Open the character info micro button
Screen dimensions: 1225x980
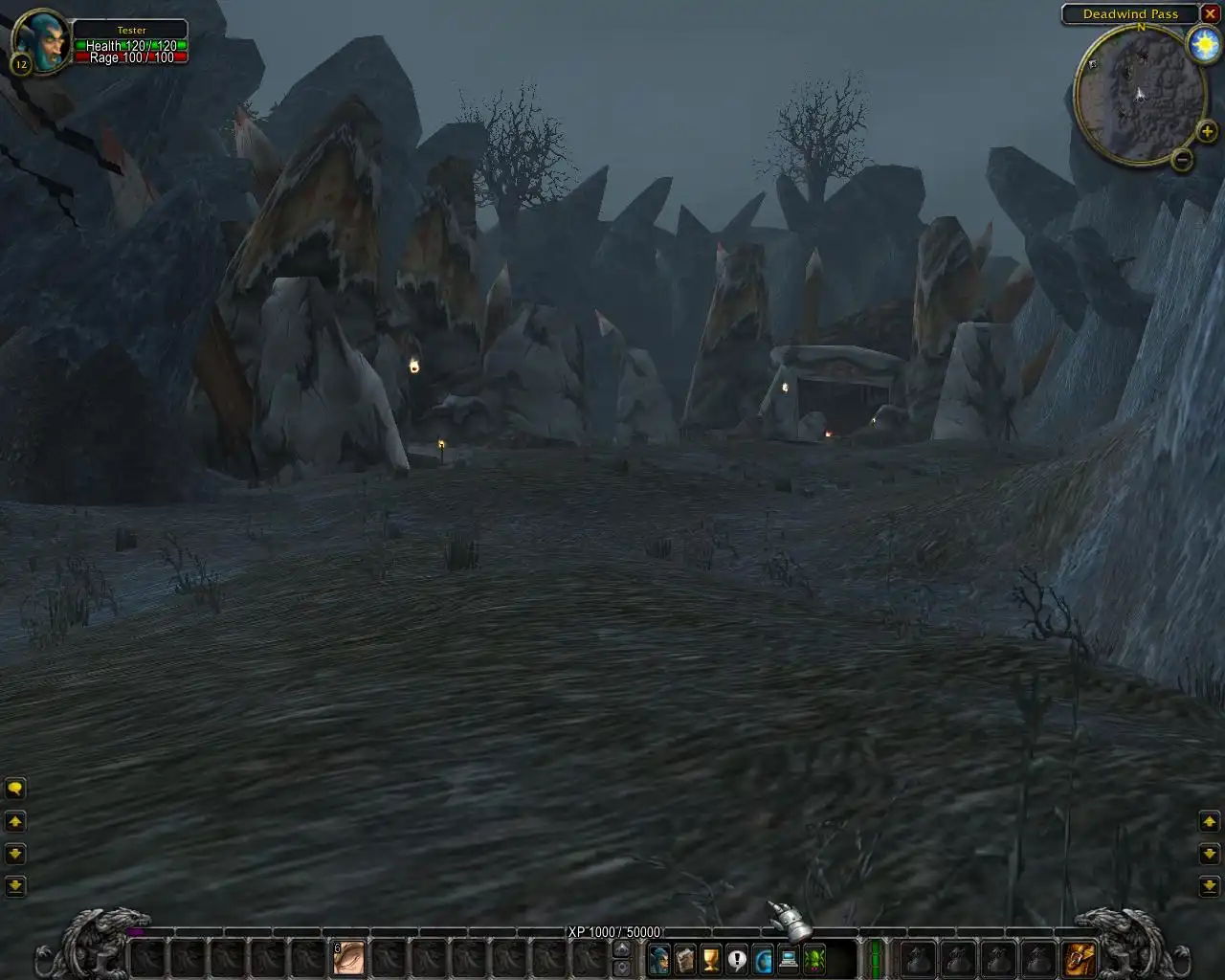[659, 958]
